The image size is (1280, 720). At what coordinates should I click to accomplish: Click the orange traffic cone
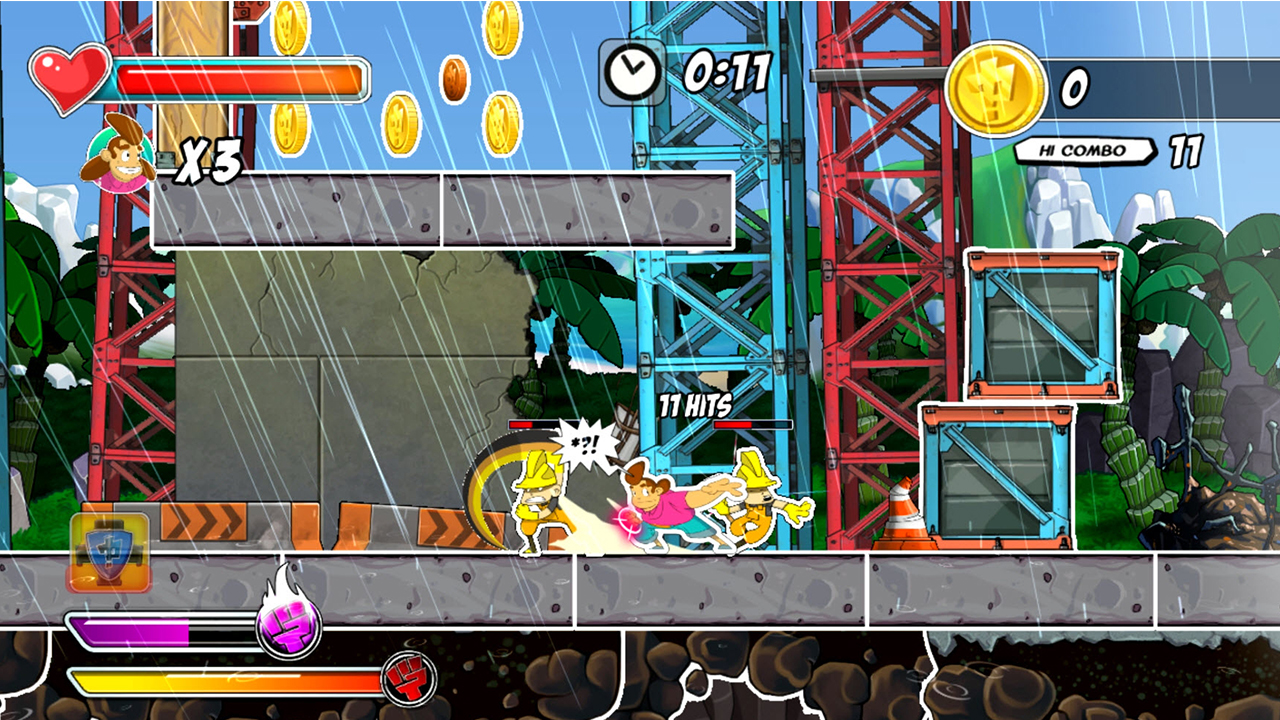[903, 512]
